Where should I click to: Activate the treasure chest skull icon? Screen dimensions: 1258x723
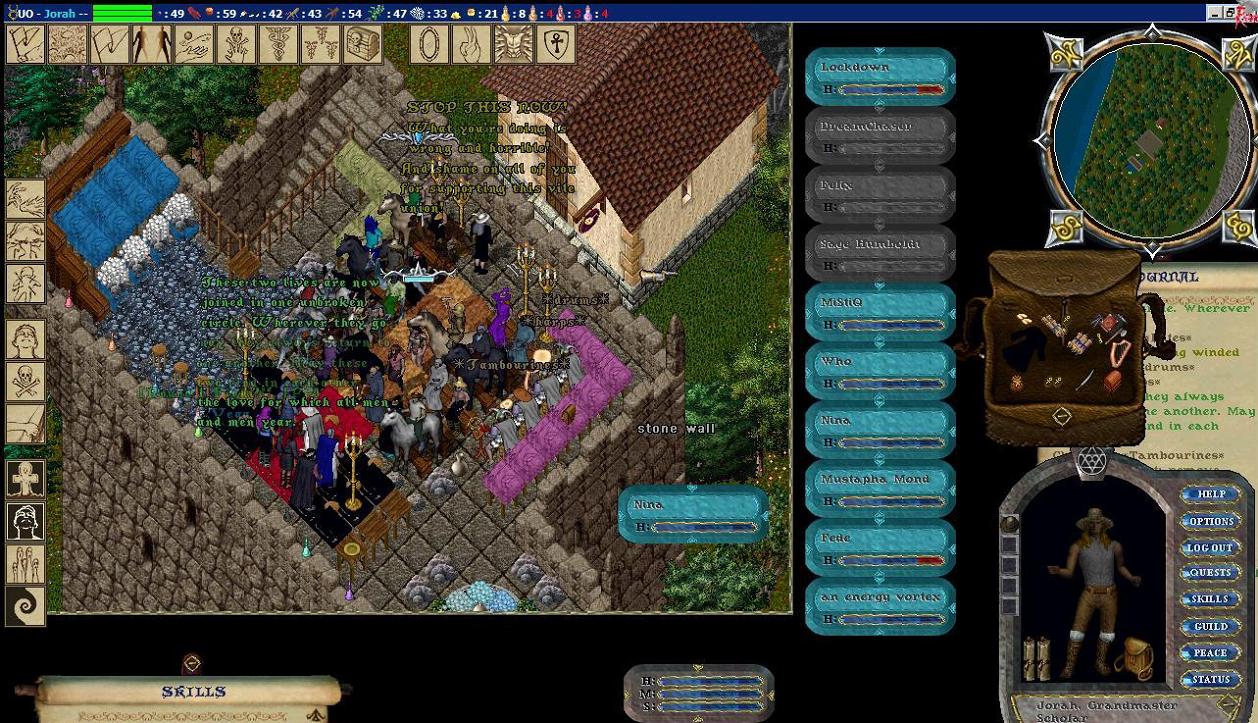point(363,45)
